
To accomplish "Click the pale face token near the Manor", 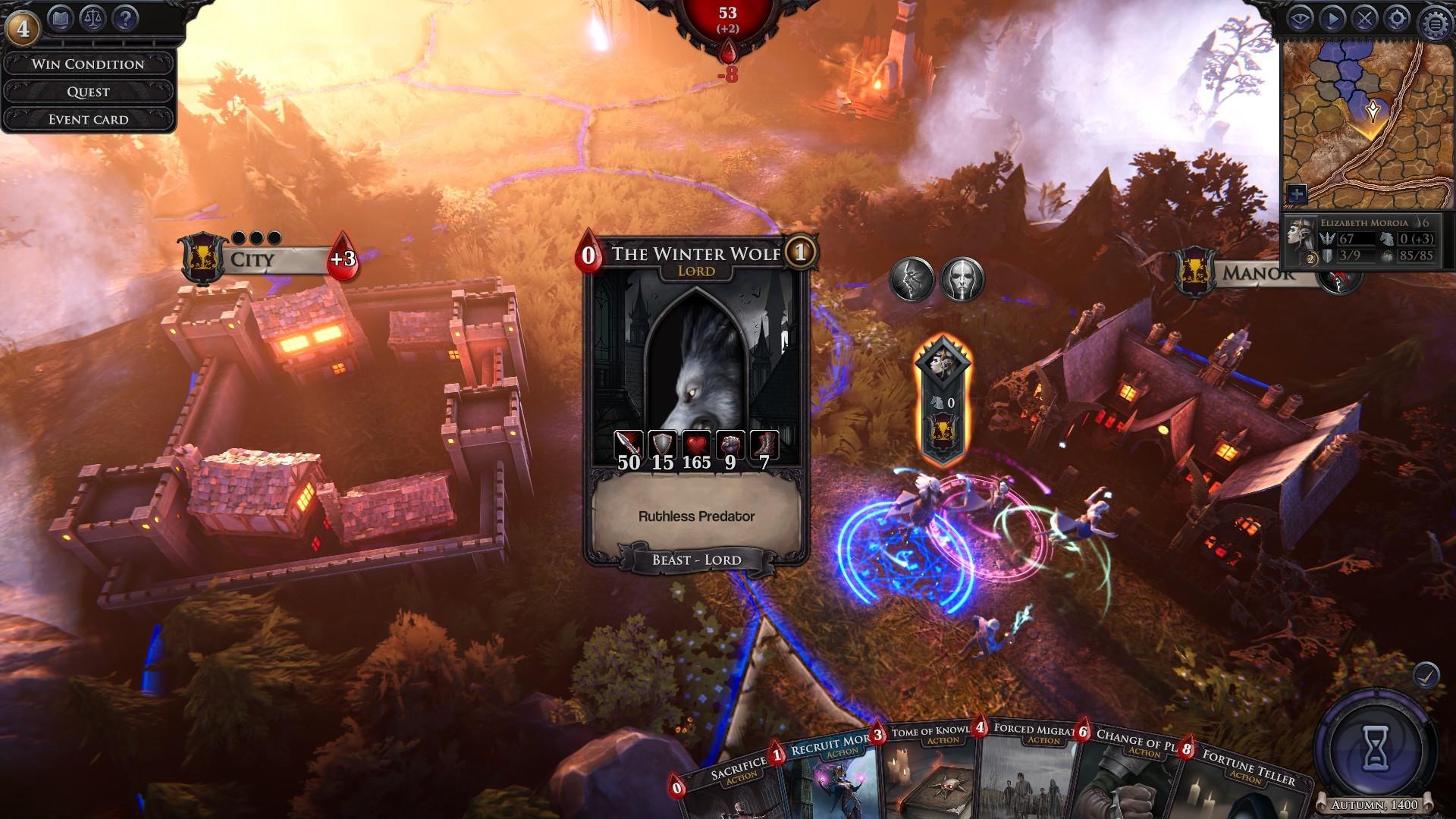I will click(x=961, y=277).
